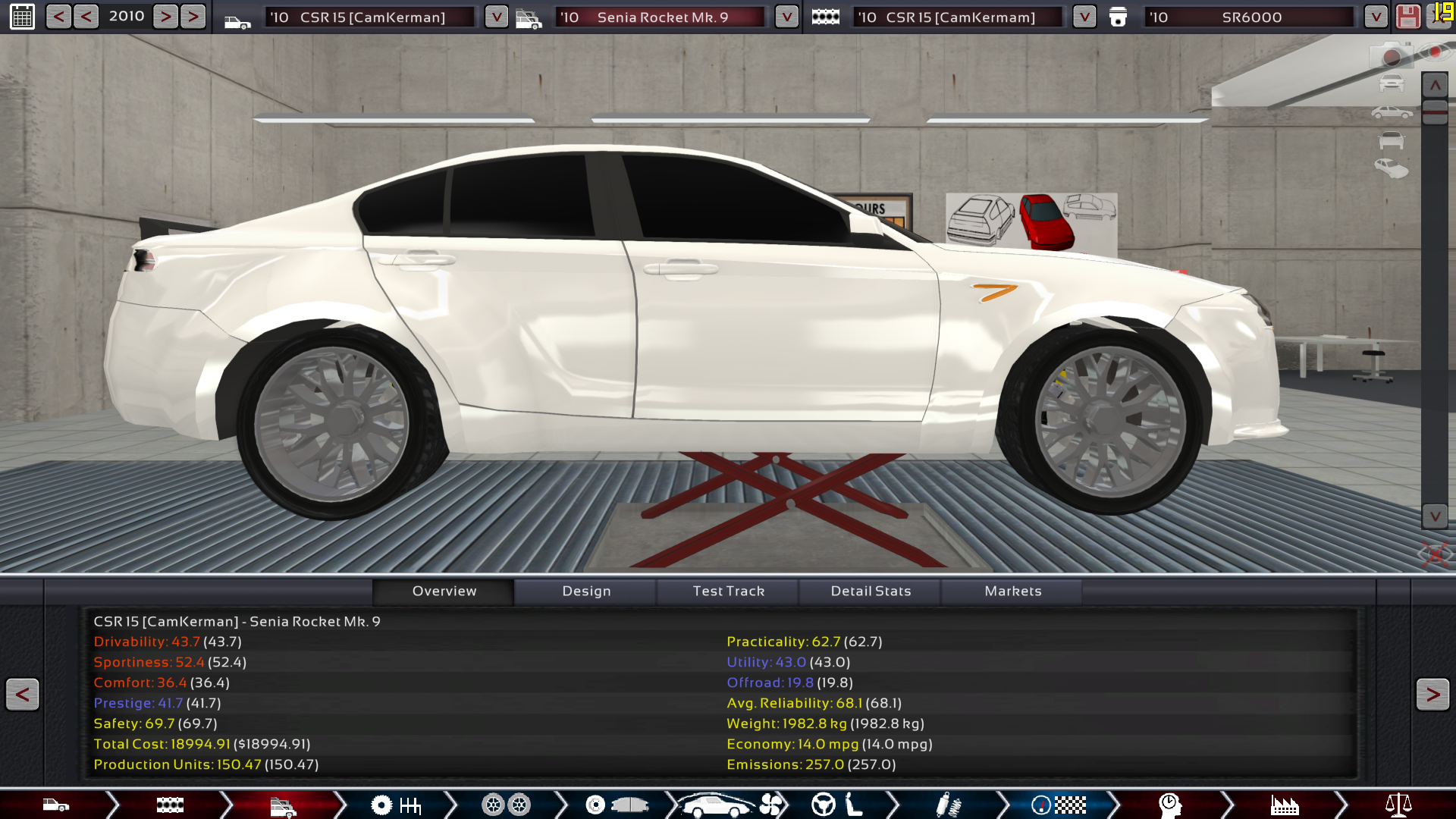Switch to the Markets tab
This screenshot has width=1456, height=819.
1012,591
